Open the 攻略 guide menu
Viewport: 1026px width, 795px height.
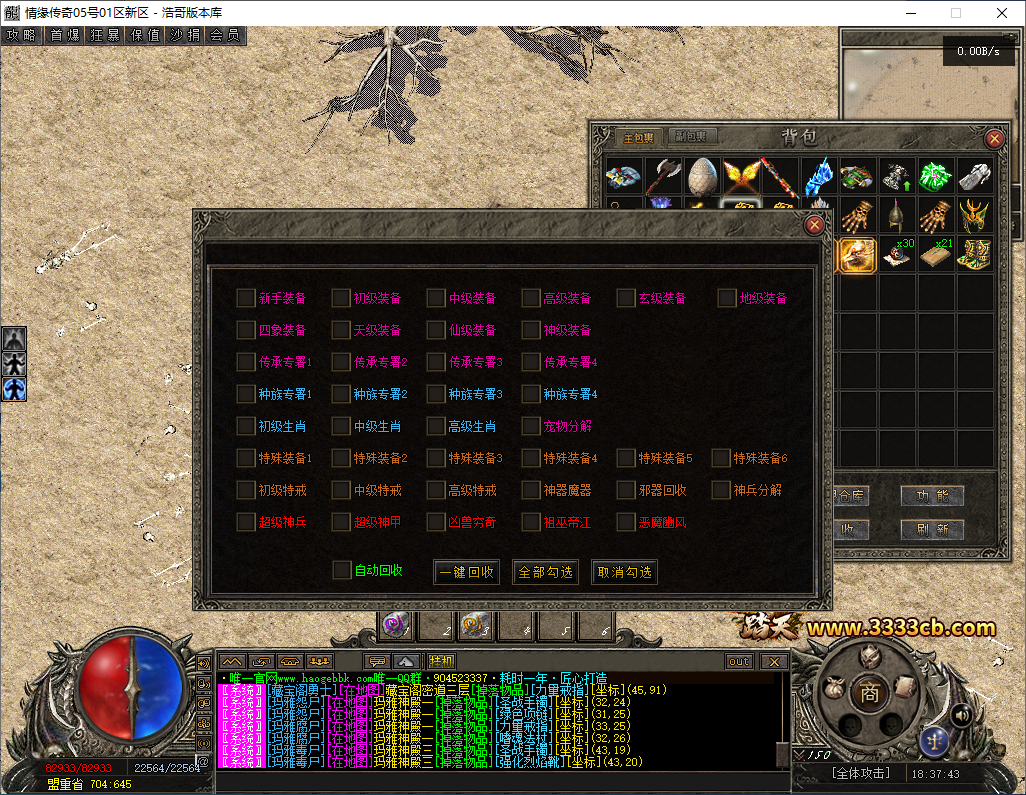(21, 35)
